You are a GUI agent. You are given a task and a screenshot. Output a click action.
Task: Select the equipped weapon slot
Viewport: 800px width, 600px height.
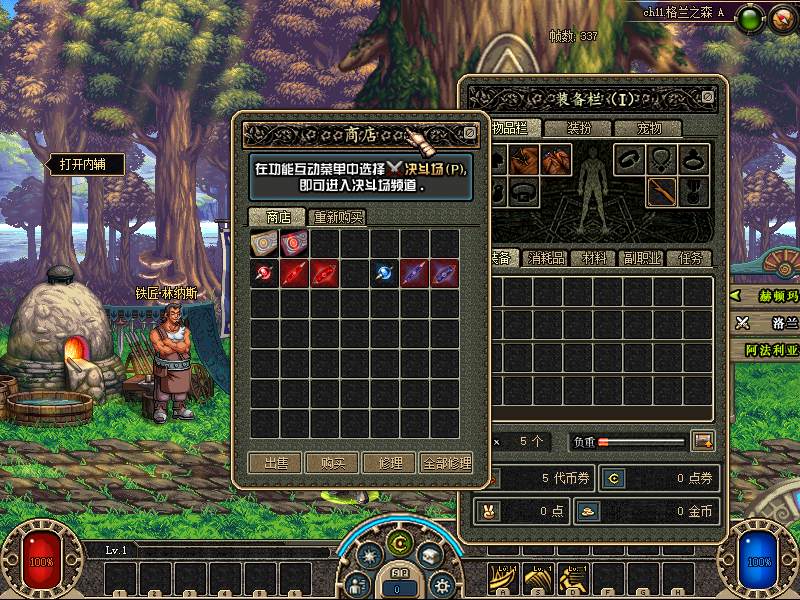pos(661,190)
